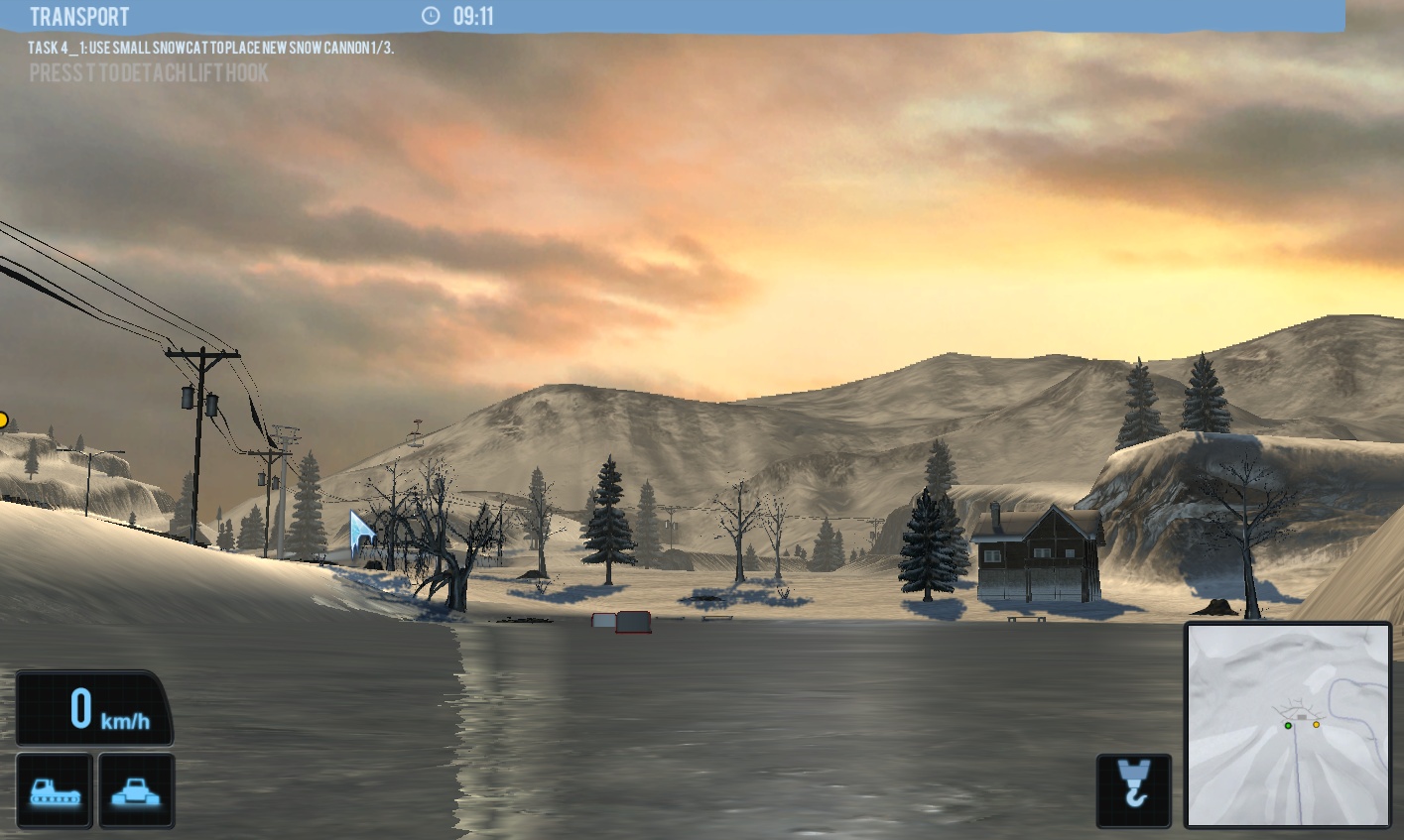Click the TRANSPORT title bar
Viewport: 1404px width, 840px height.
coord(79,16)
